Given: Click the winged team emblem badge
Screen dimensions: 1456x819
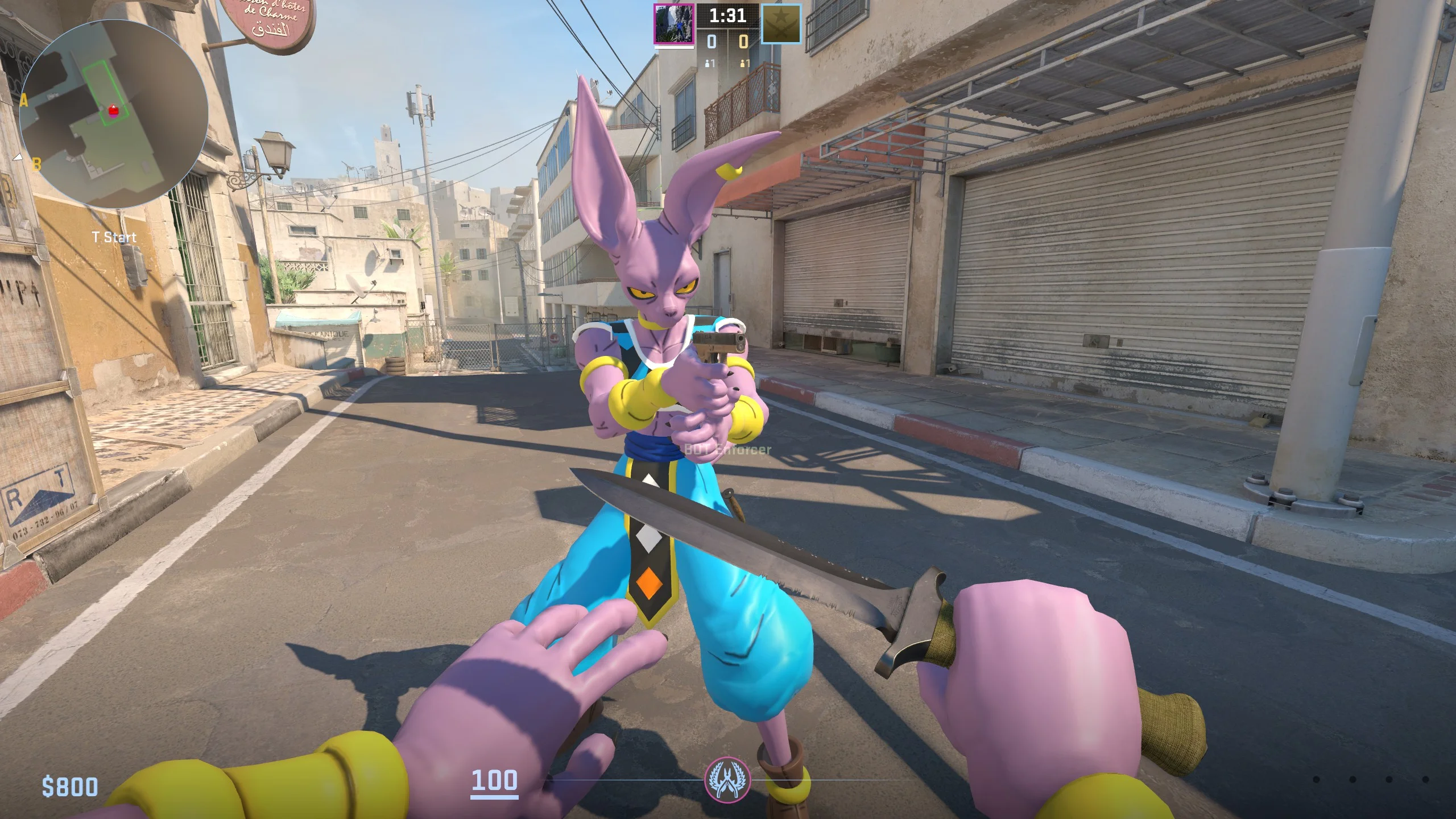Looking at the screenshot, I should click(727, 779).
